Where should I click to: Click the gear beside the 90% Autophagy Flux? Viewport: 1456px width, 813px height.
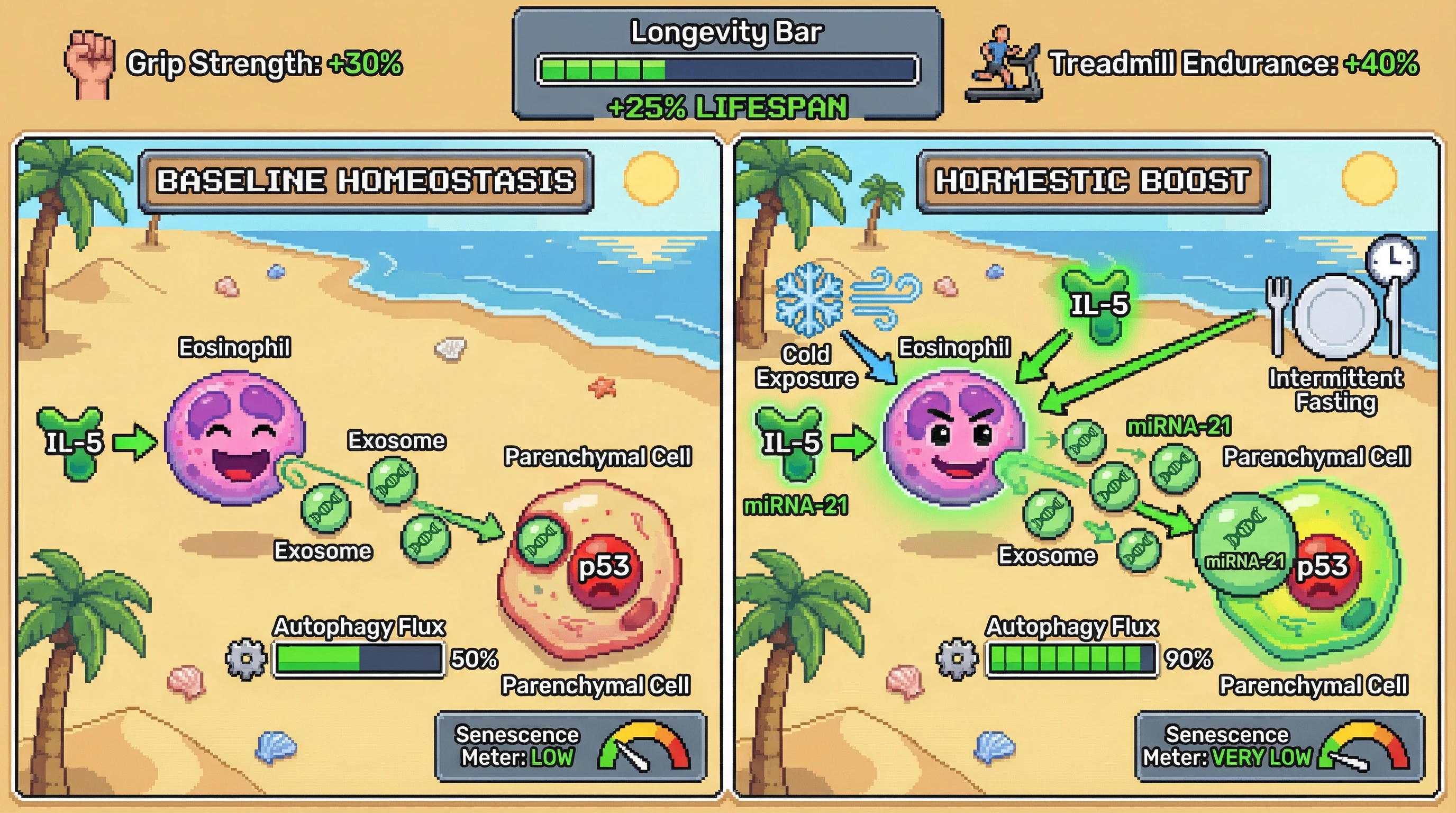[x=957, y=659]
